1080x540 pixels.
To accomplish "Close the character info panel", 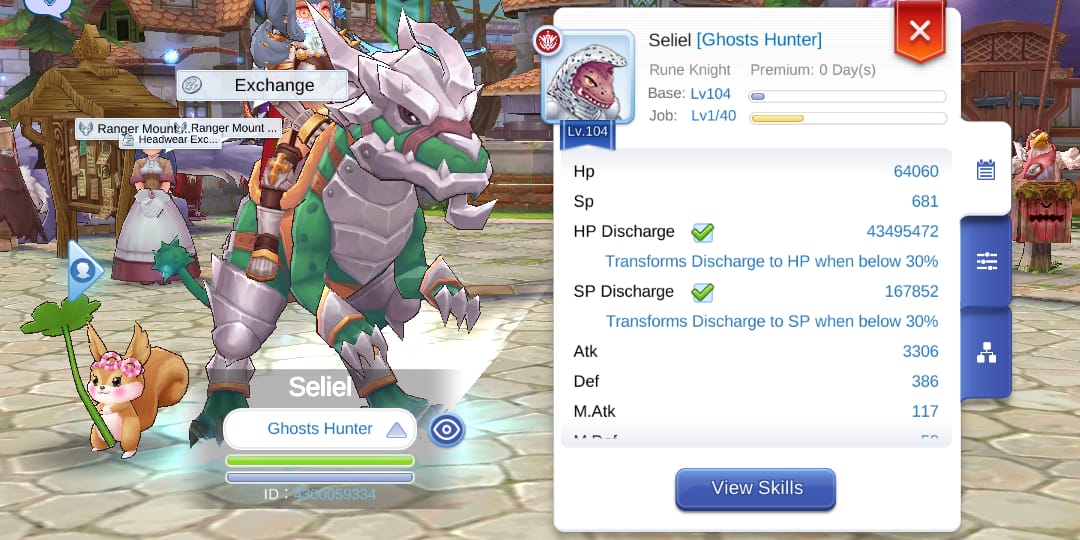I will point(919,31).
